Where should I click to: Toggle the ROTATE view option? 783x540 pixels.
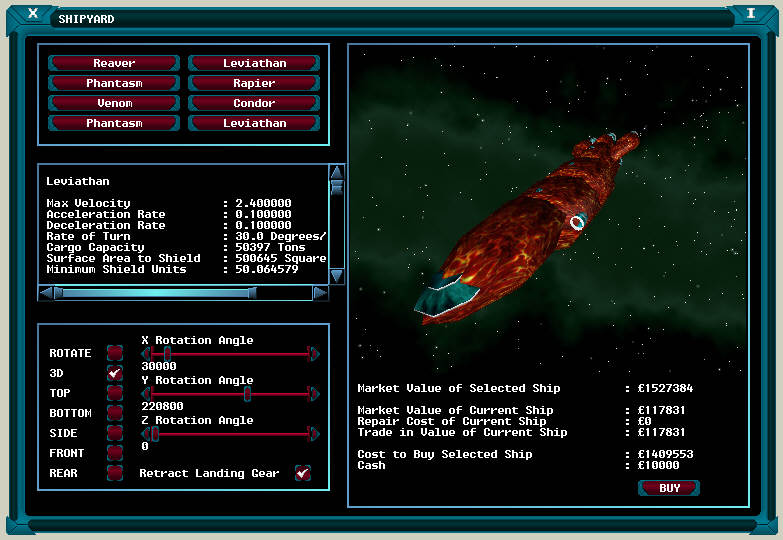(x=115, y=353)
